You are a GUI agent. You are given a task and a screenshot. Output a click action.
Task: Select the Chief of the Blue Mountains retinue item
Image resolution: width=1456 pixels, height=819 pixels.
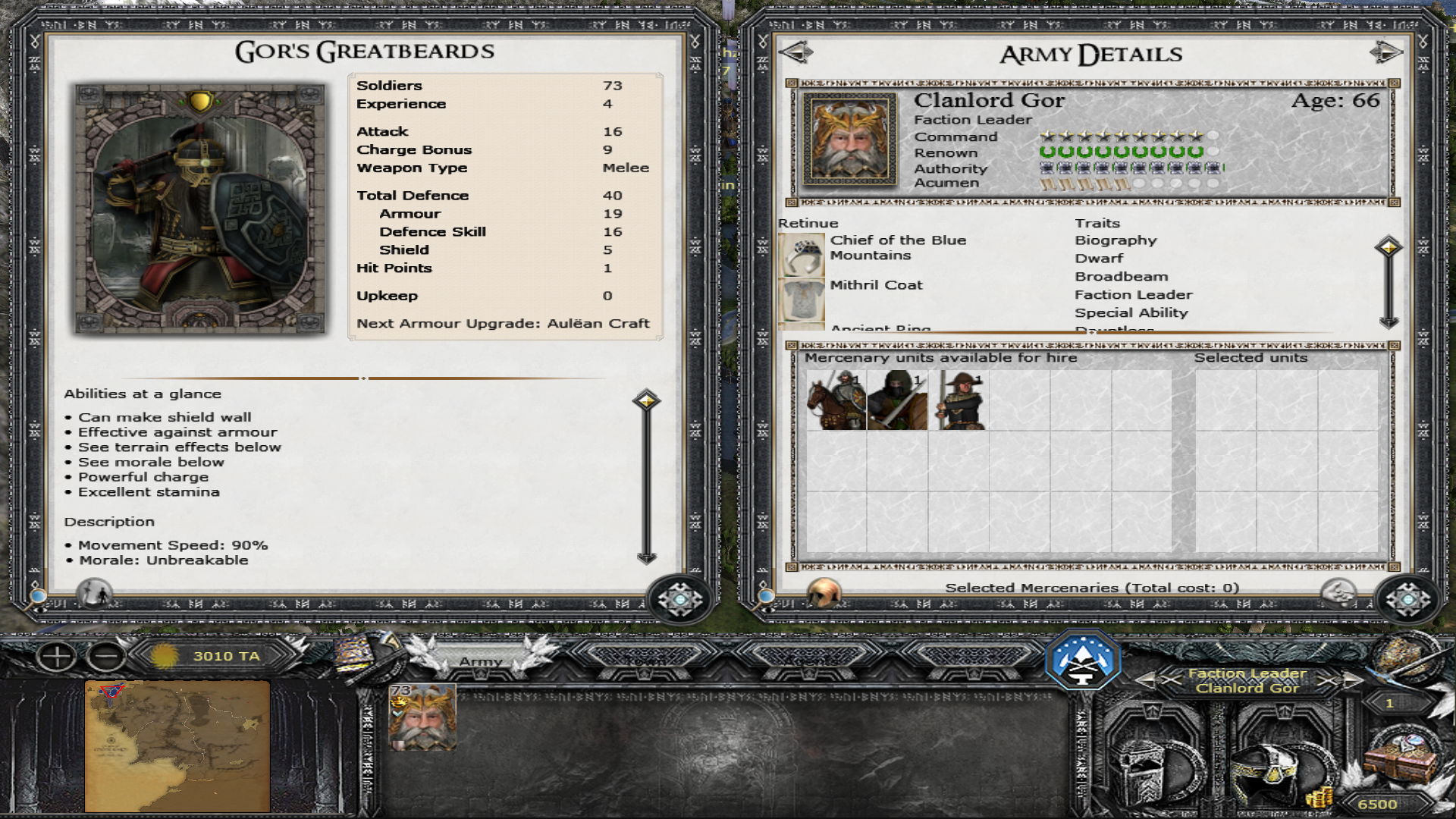point(802,255)
